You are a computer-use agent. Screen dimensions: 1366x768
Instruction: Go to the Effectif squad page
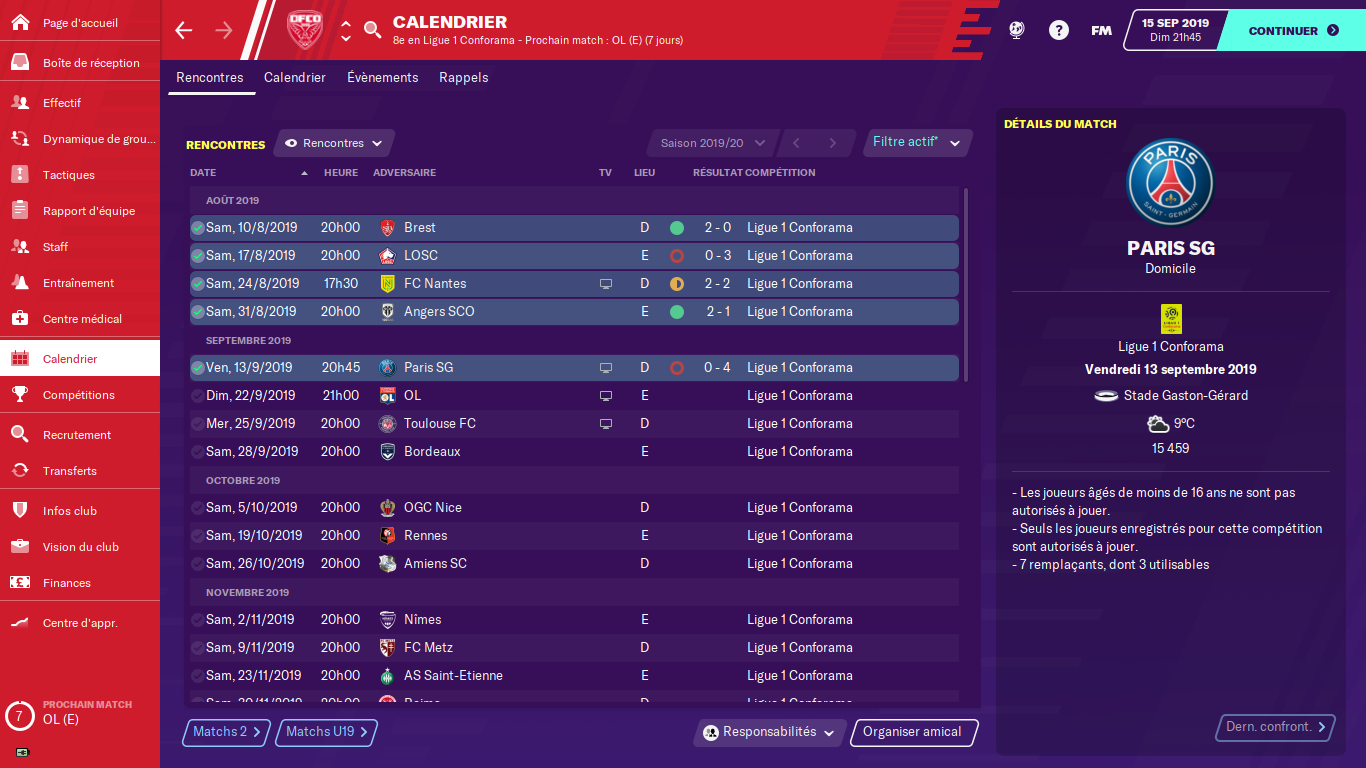(x=62, y=103)
